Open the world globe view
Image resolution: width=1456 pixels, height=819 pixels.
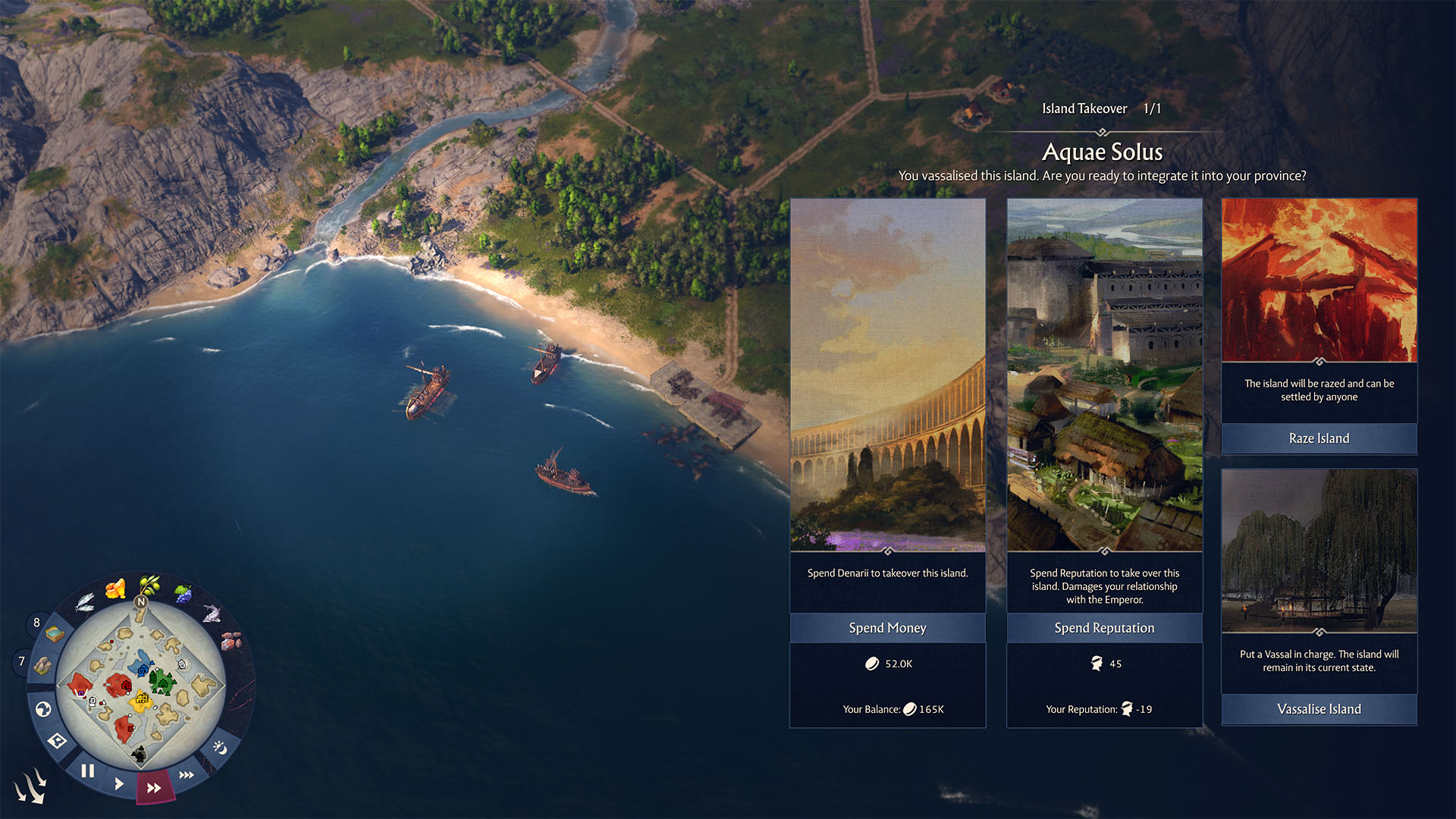tap(43, 709)
